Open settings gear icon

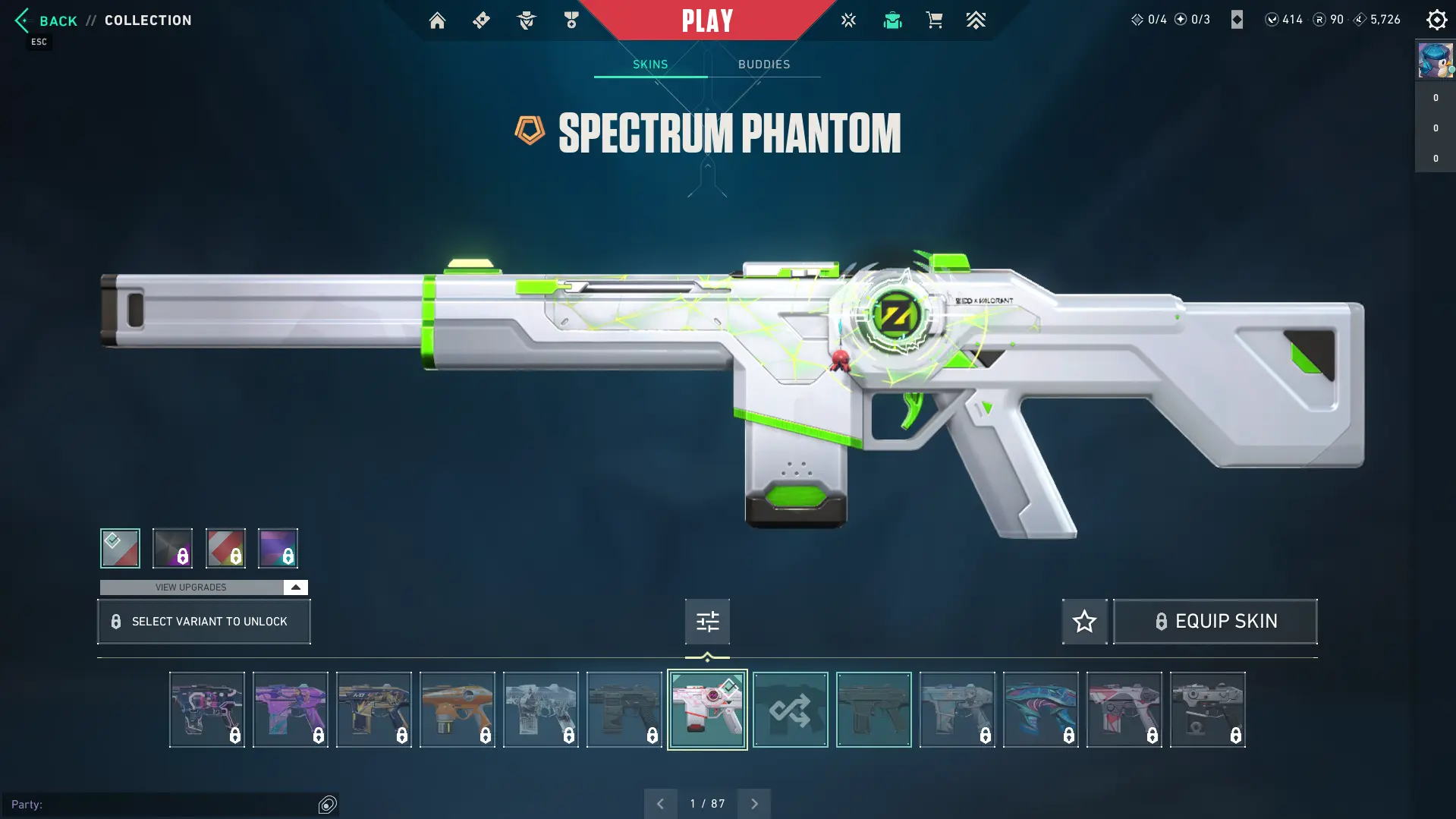pyautogui.click(x=1436, y=20)
